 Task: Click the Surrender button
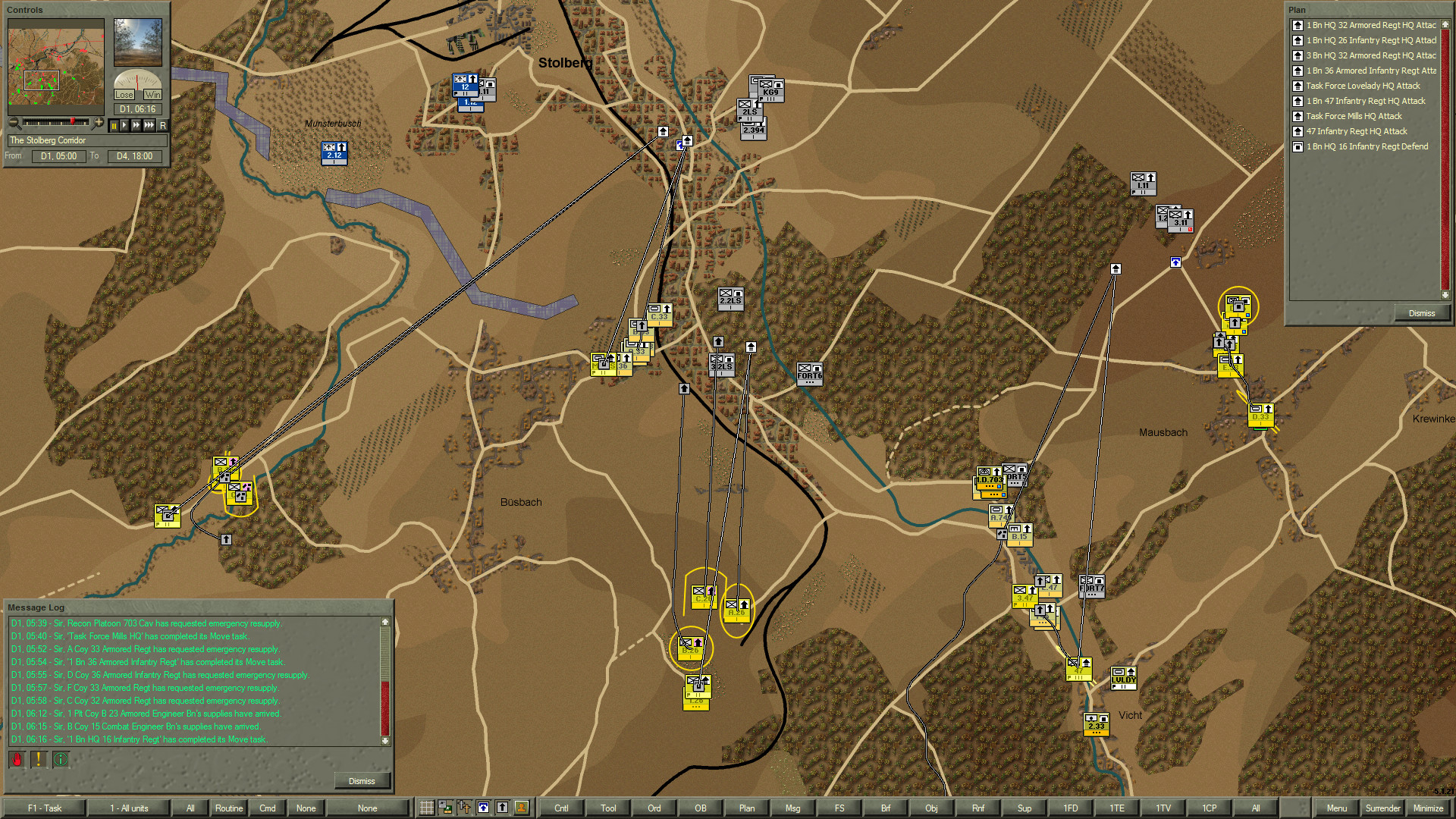point(1382,808)
